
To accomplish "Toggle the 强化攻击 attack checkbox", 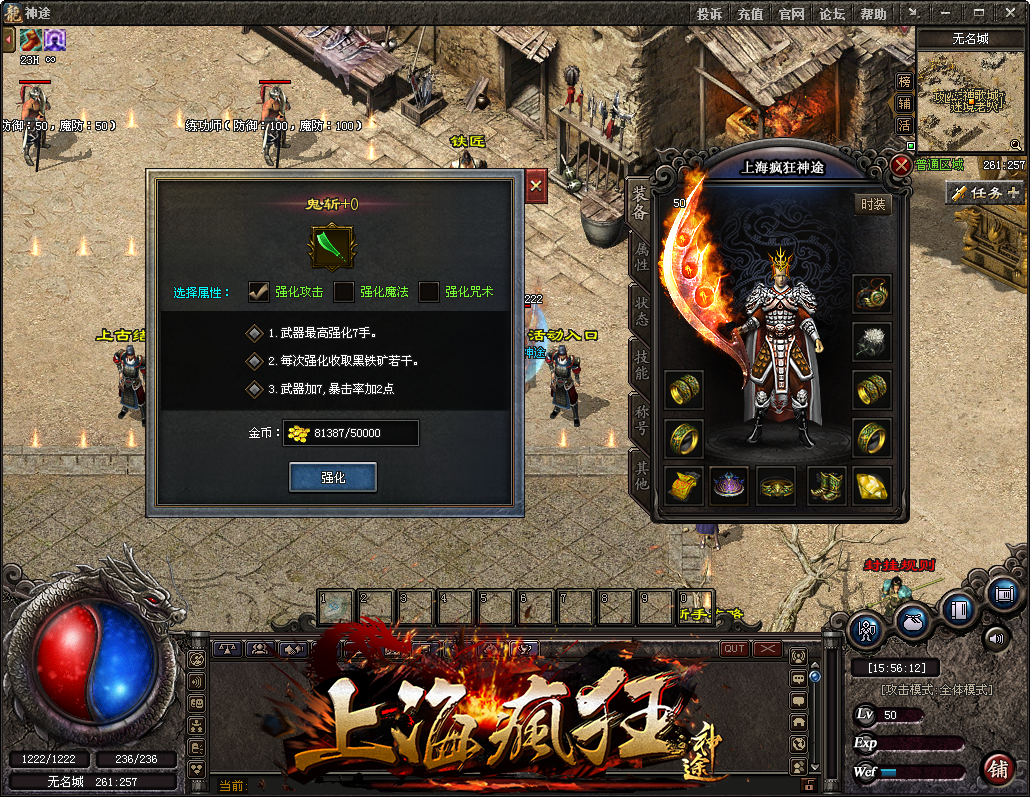I will 259,292.
